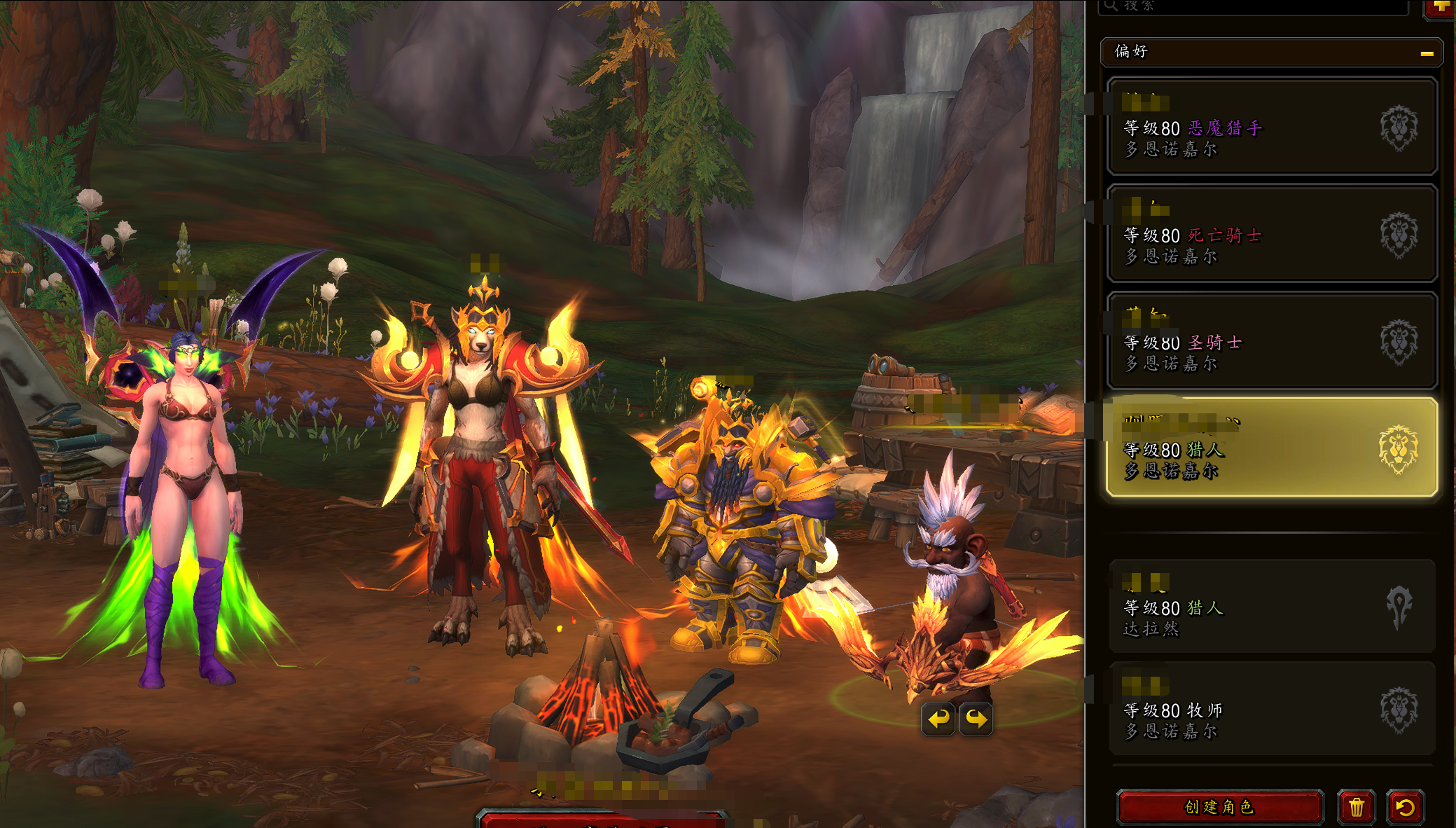The image size is (1456, 828).
Task: Rotate character with the right arrow button
Action: [x=976, y=719]
